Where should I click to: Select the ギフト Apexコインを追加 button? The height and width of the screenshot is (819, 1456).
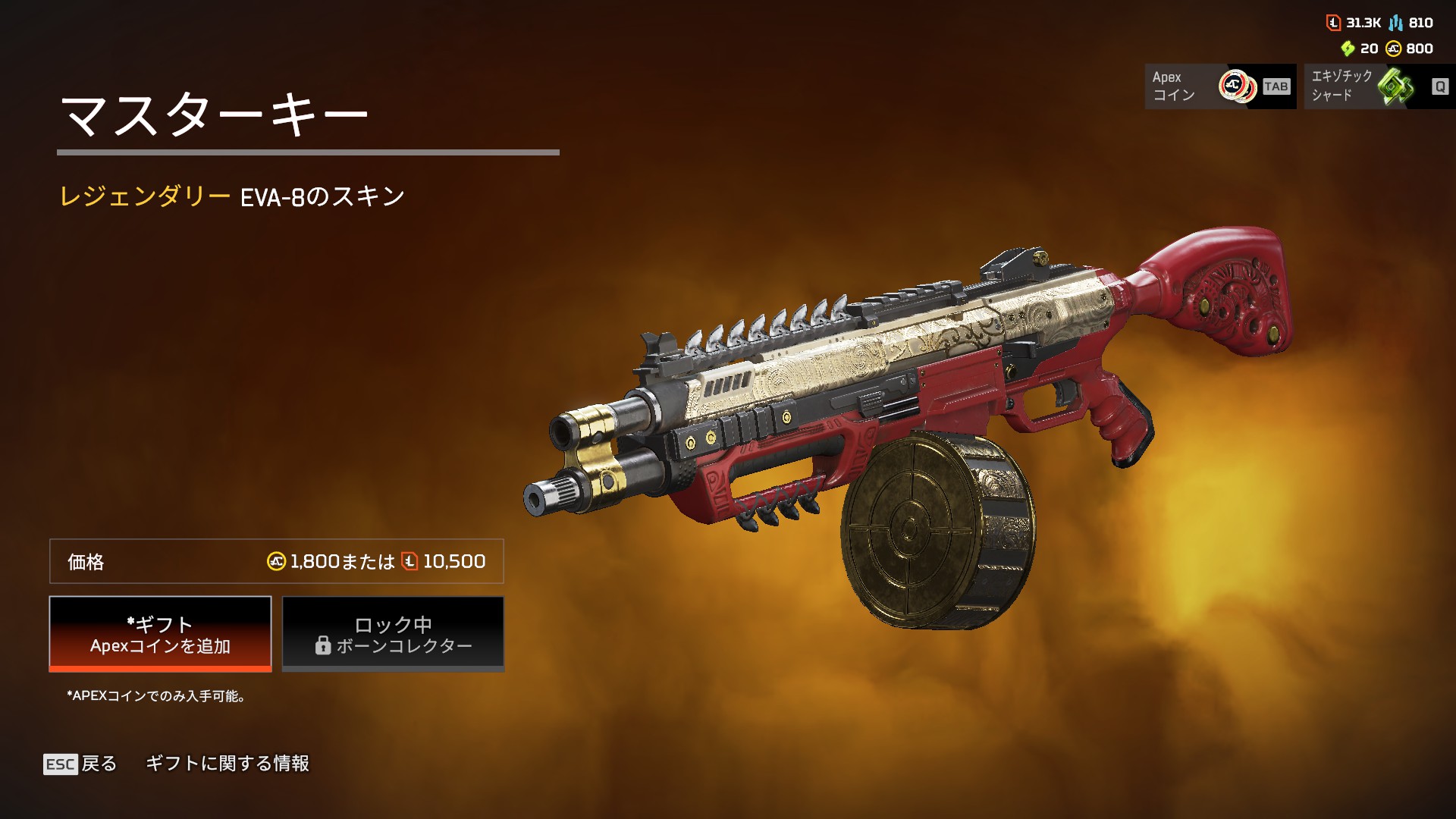pos(160,634)
